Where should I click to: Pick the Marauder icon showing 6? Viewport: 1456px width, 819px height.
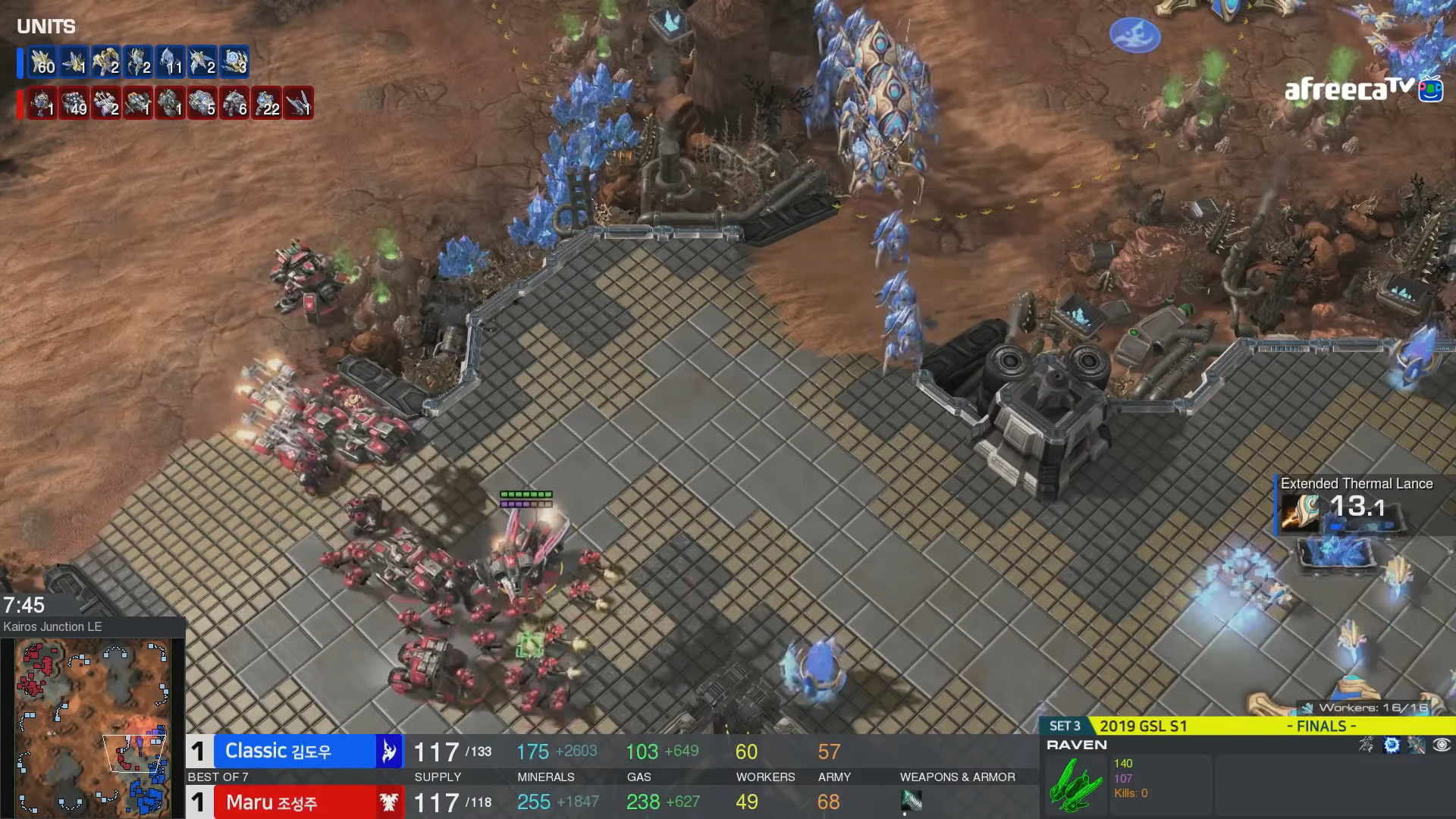(234, 103)
